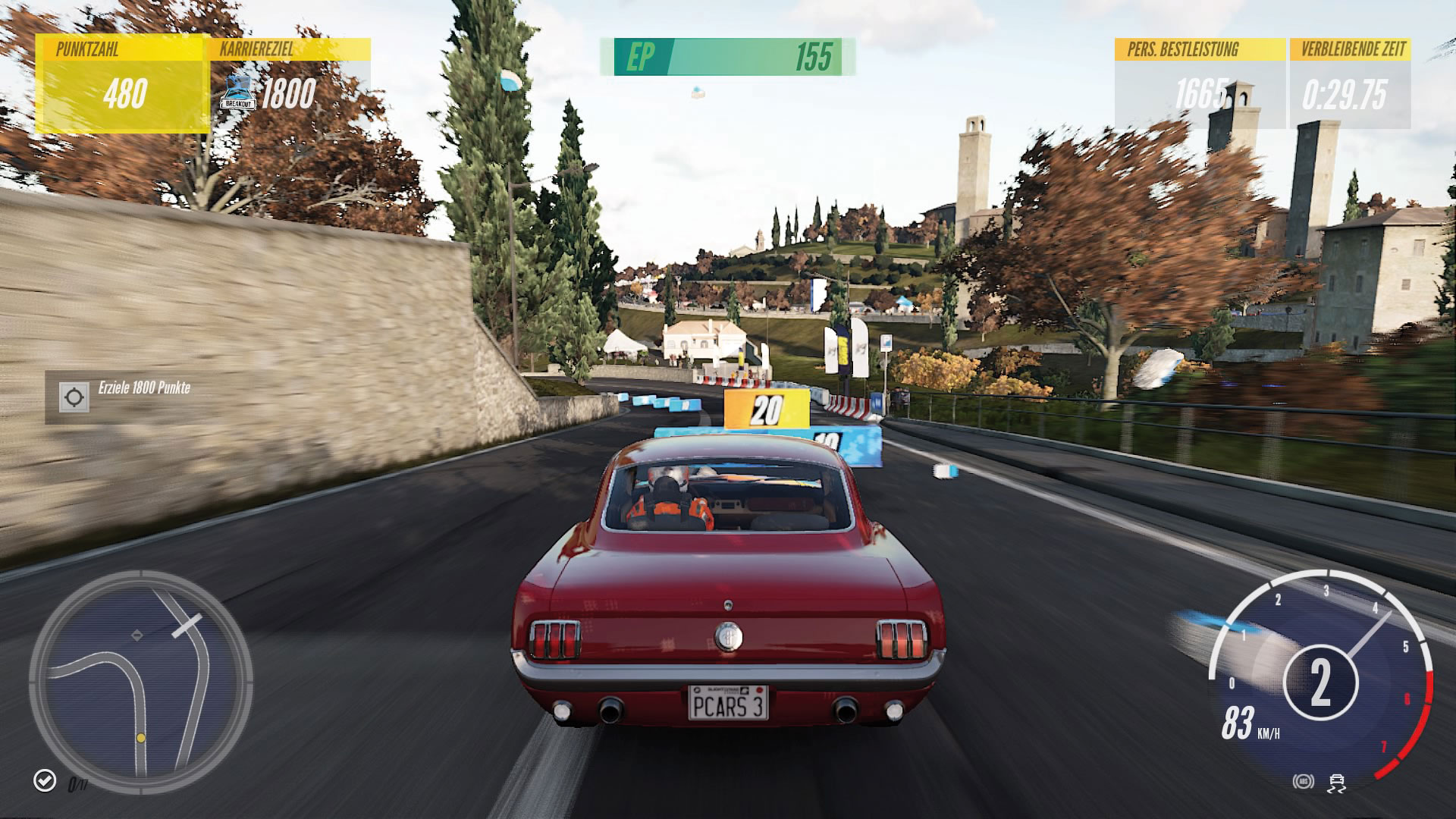Click the ABS assist indicator icon
This screenshot has width=1456, height=819.
(x=1302, y=782)
